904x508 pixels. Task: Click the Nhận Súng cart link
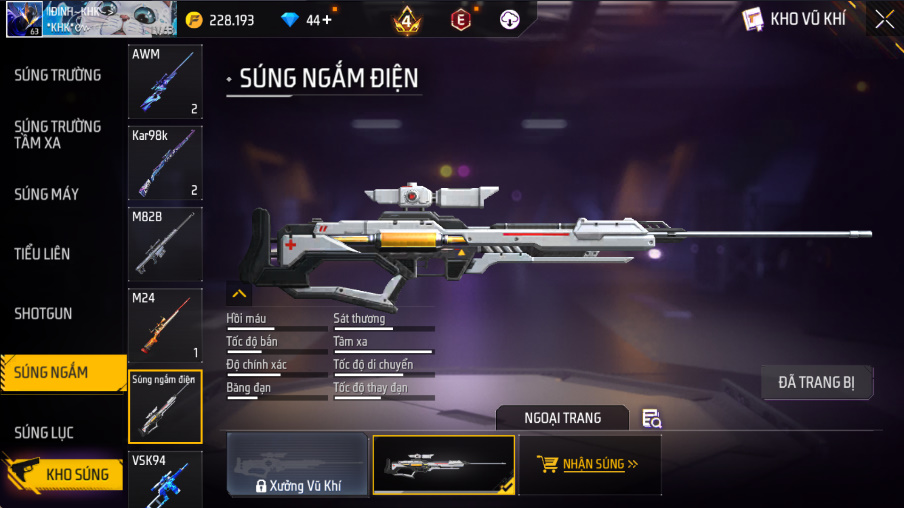[589, 464]
